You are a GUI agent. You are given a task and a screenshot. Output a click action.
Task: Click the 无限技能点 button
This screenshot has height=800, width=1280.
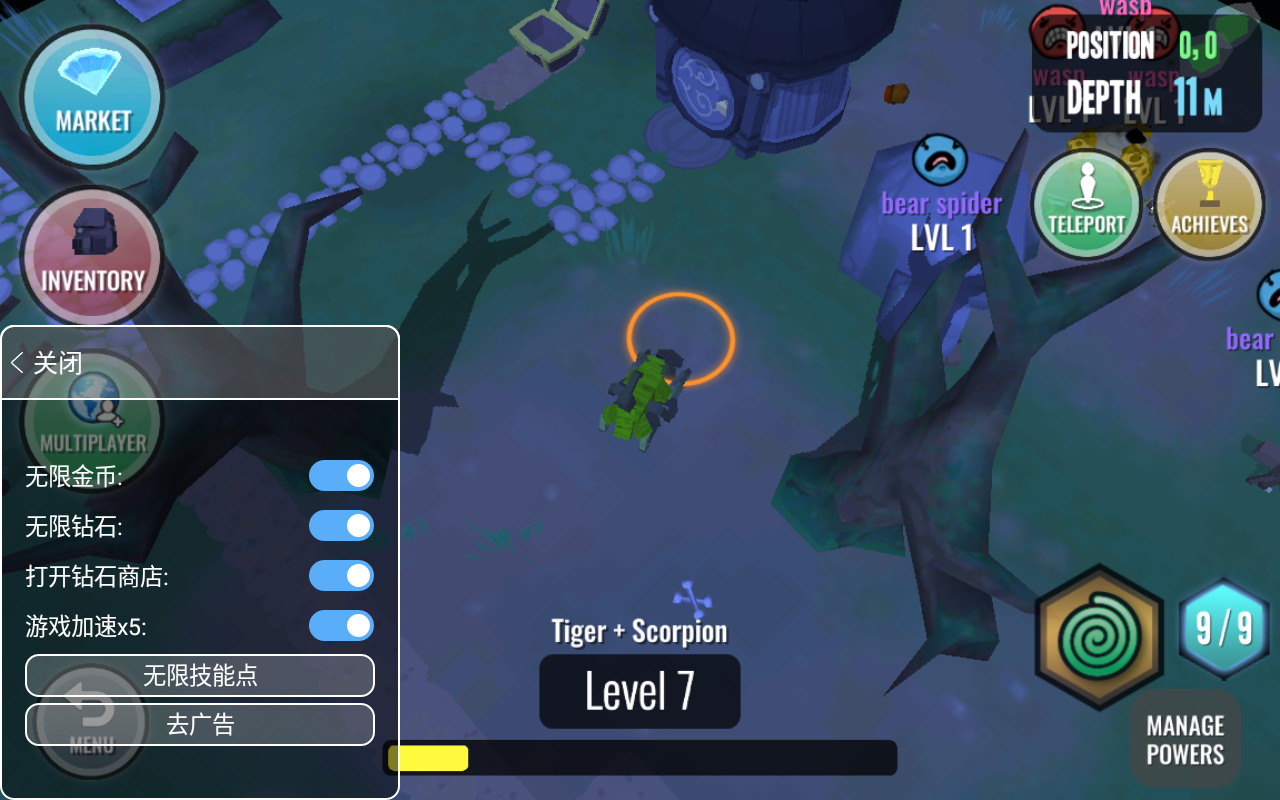(200, 676)
